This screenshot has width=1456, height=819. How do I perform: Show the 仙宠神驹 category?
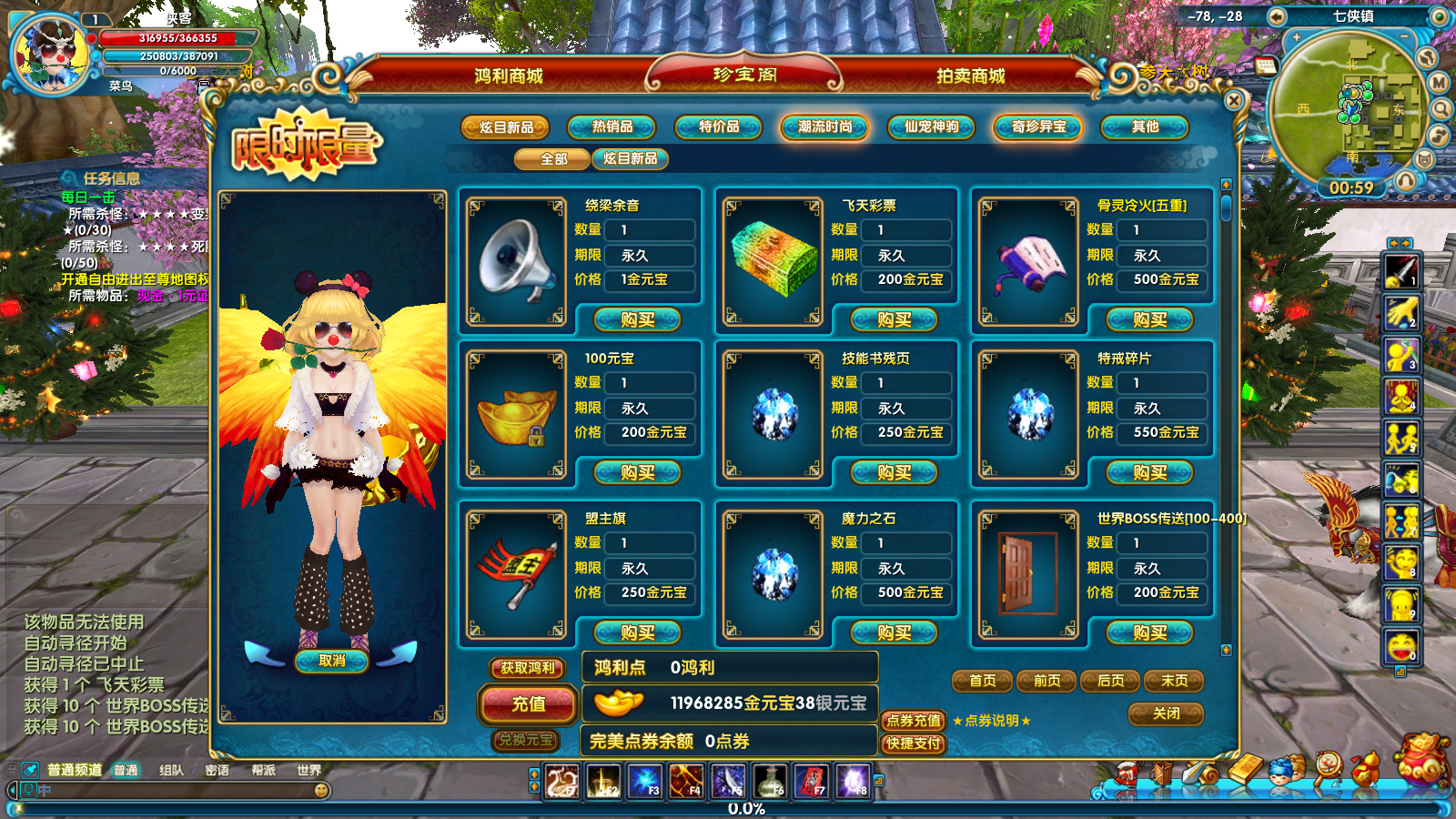pos(931,127)
